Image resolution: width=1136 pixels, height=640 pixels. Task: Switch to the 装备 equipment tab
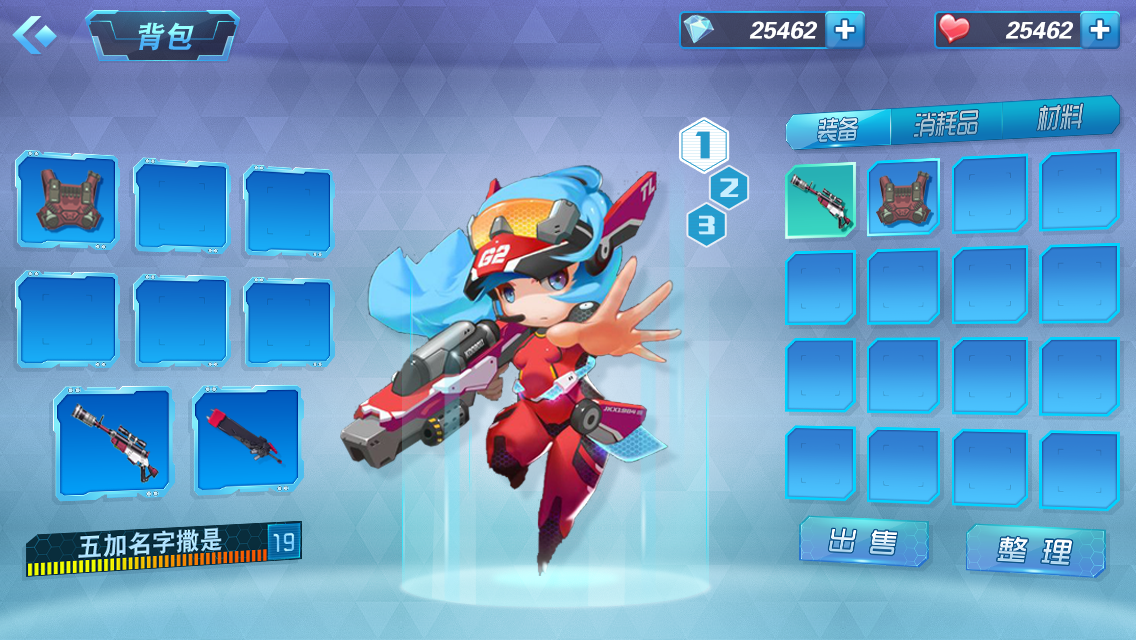[x=838, y=128]
